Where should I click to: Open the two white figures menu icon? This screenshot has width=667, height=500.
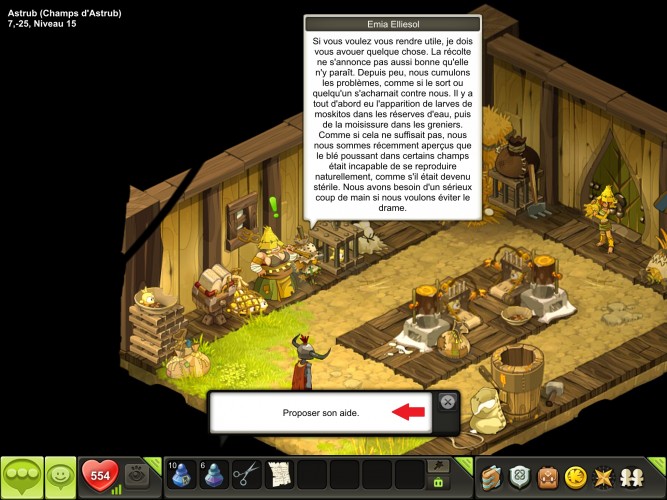(x=636, y=476)
